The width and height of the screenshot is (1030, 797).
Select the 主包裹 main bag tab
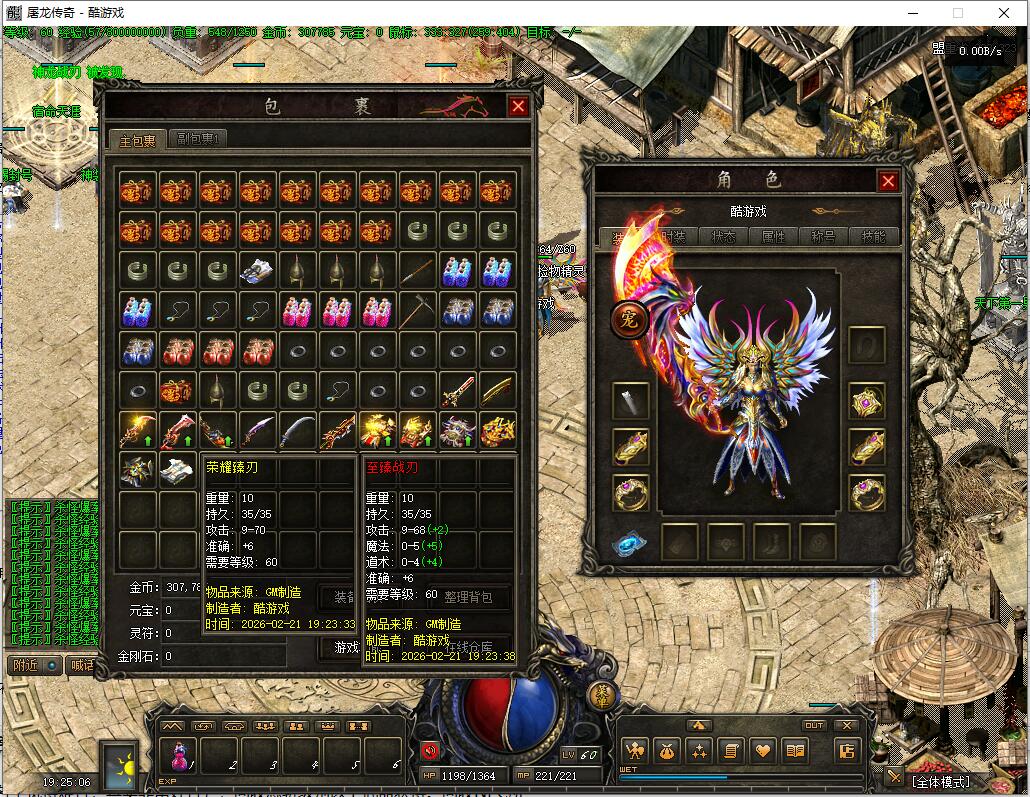137,139
